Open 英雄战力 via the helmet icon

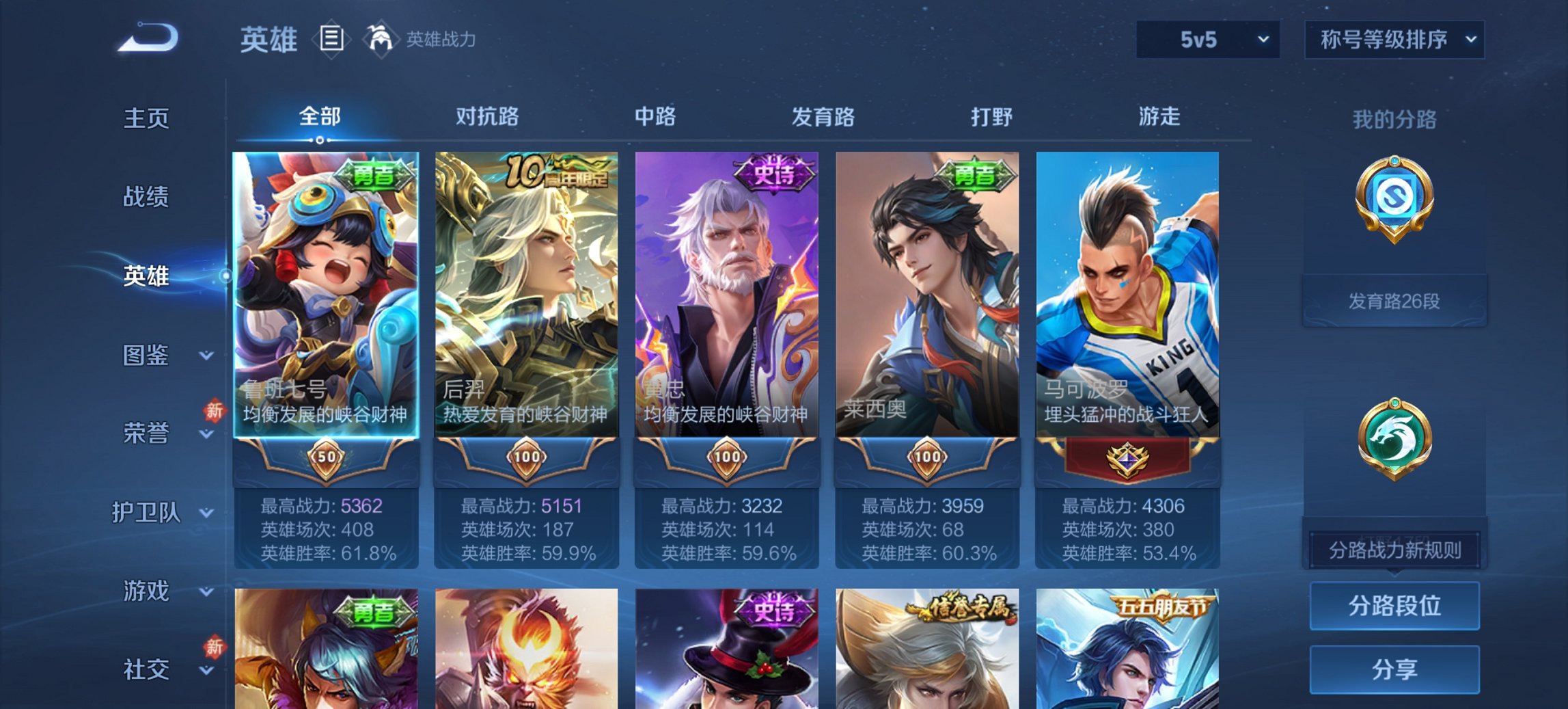[x=381, y=40]
